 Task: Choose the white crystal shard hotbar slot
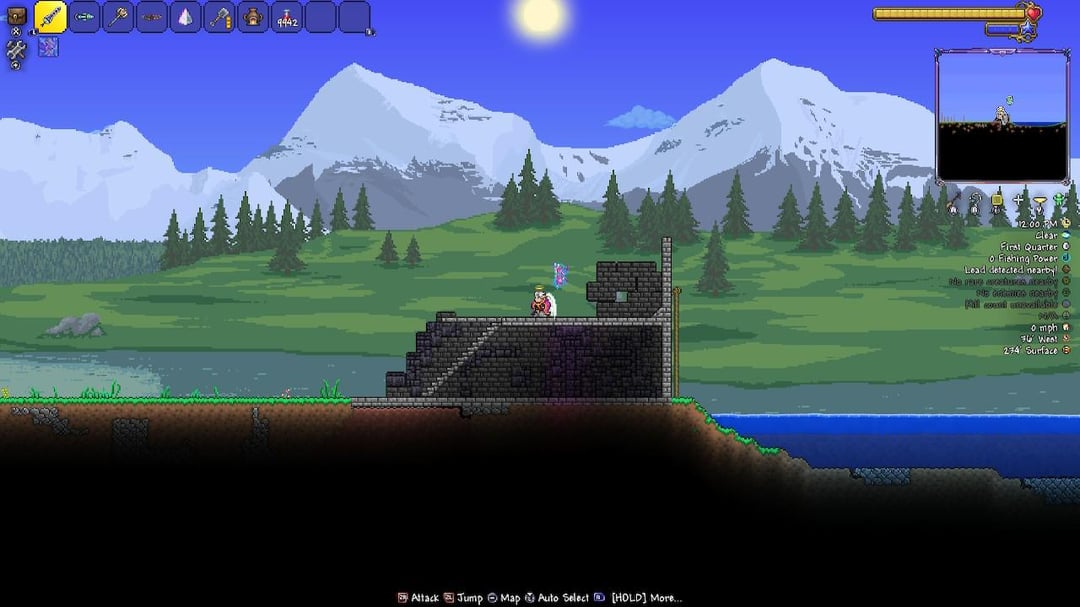coord(186,17)
